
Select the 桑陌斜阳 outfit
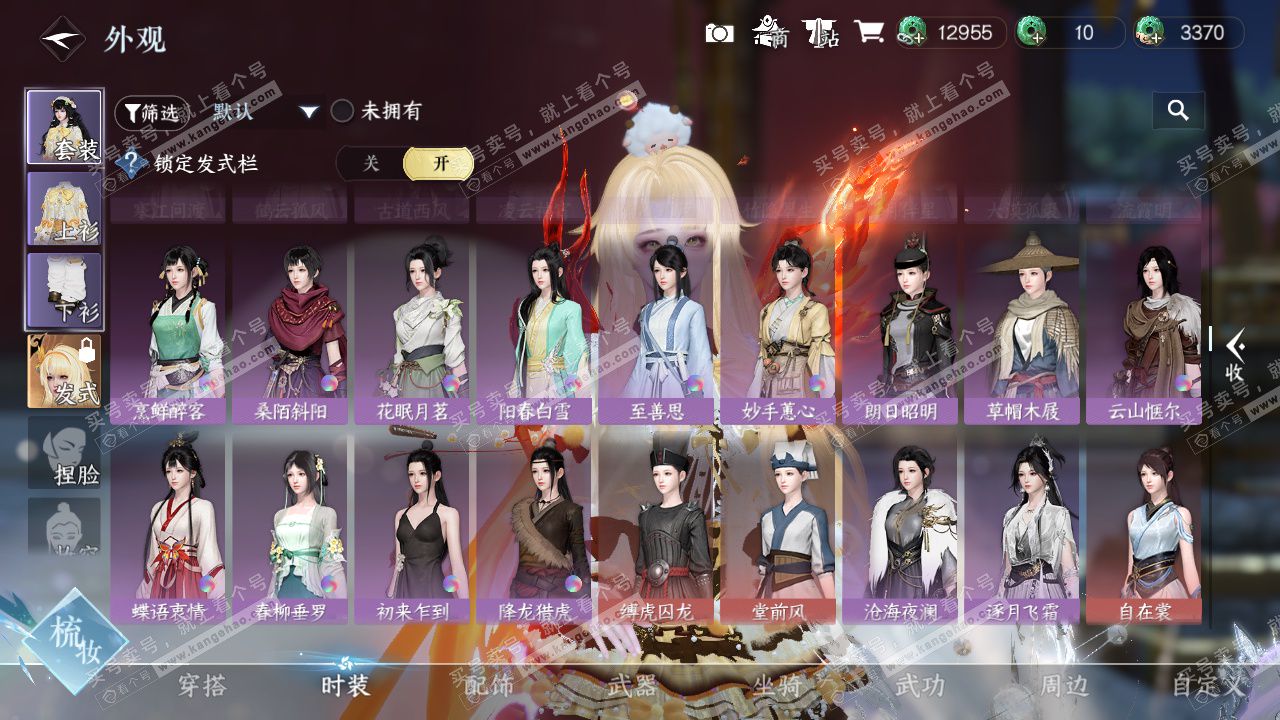(x=290, y=331)
